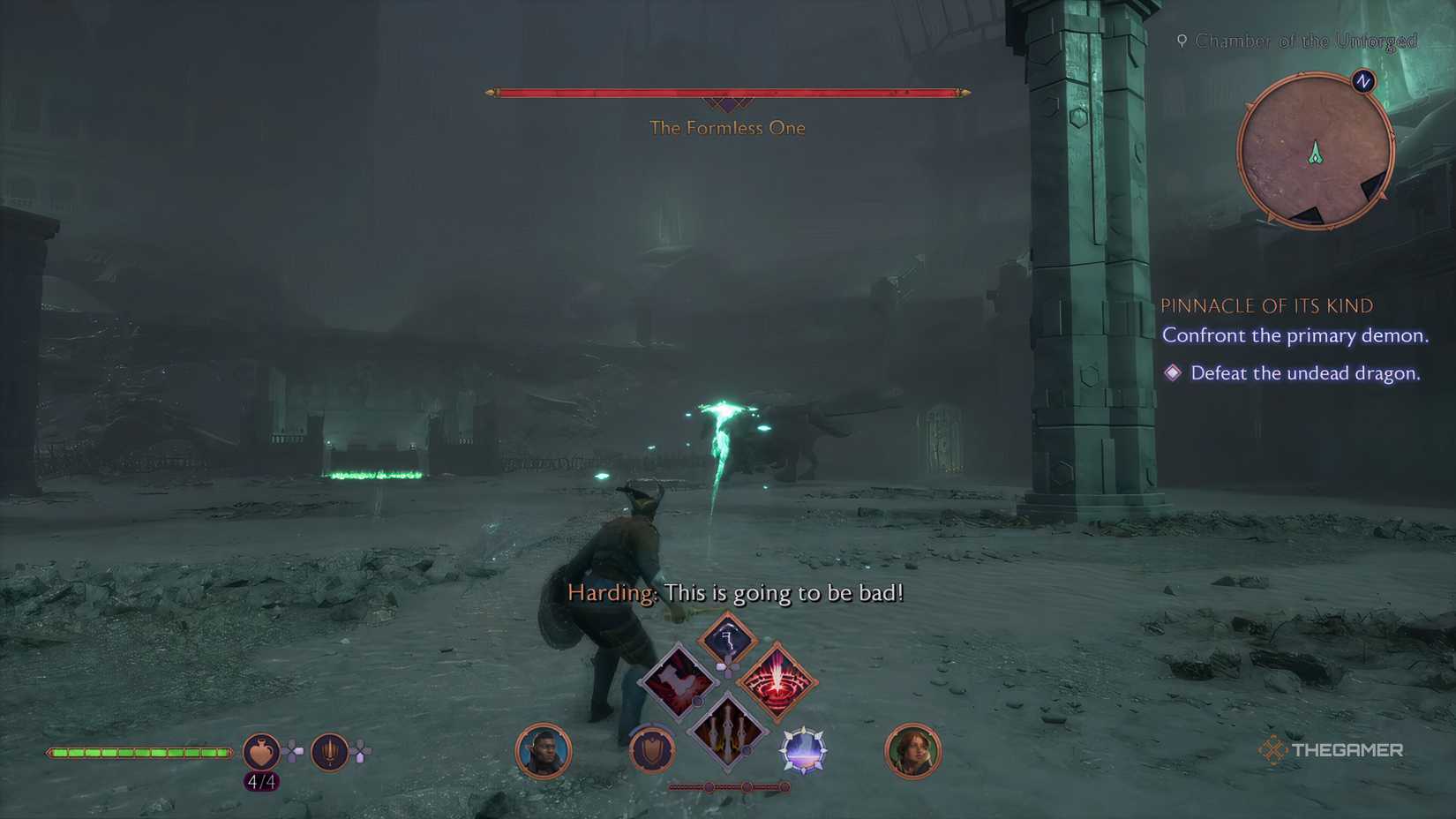
Task: Click the health potion flask icon
Action: coord(260,751)
